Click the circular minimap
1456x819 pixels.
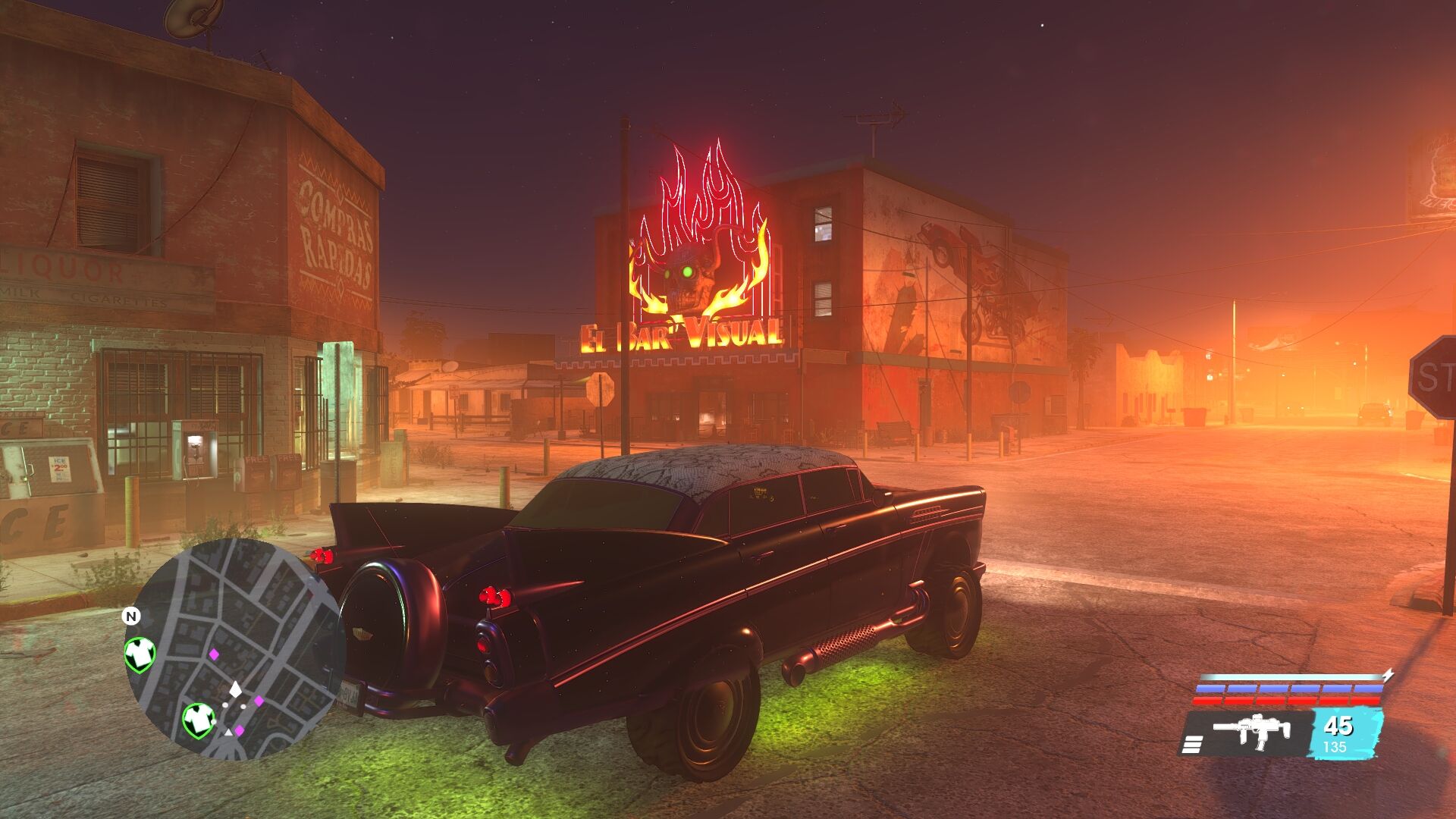(x=234, y=648)
